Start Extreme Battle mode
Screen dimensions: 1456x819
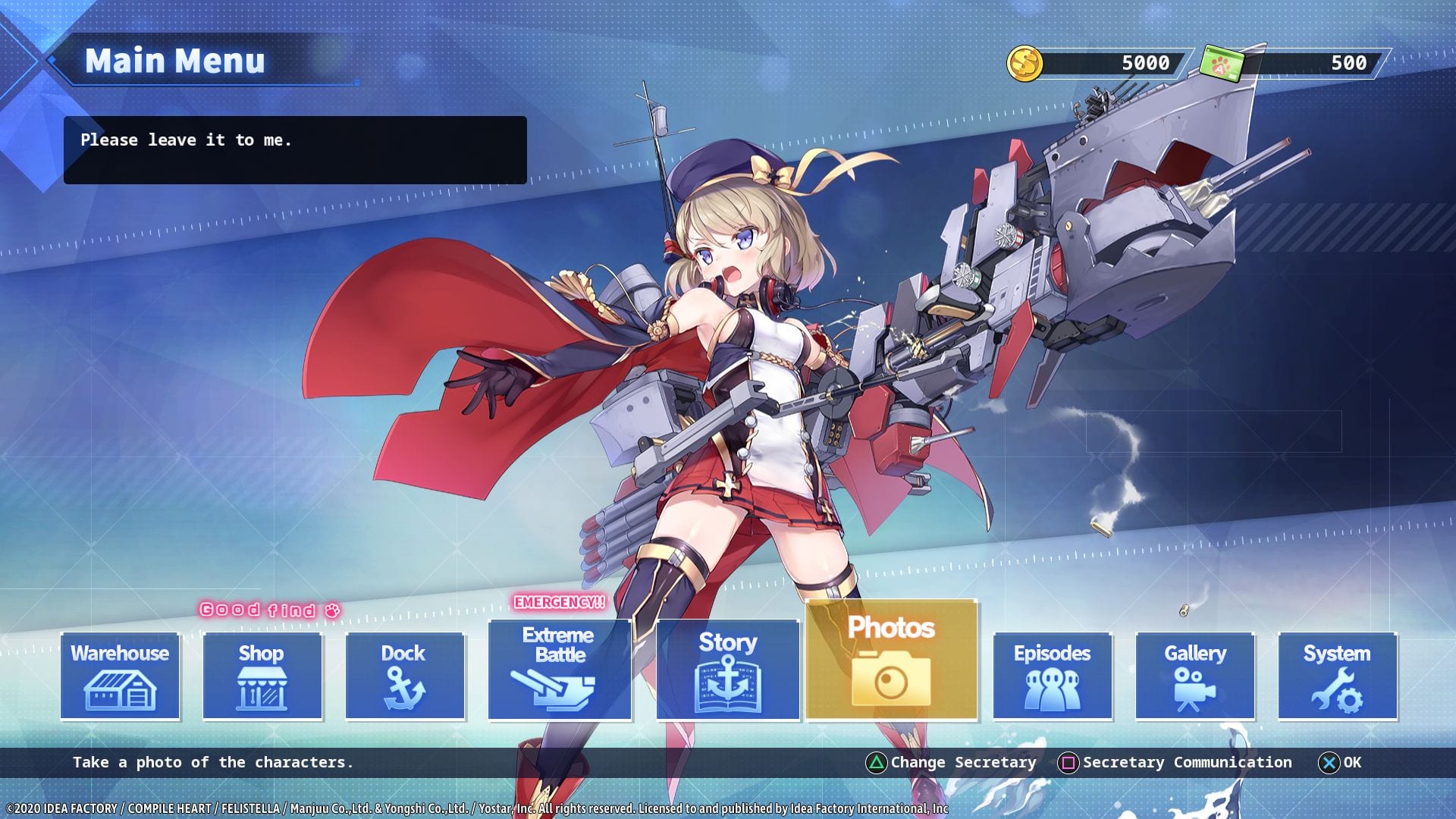pos(560,670)
